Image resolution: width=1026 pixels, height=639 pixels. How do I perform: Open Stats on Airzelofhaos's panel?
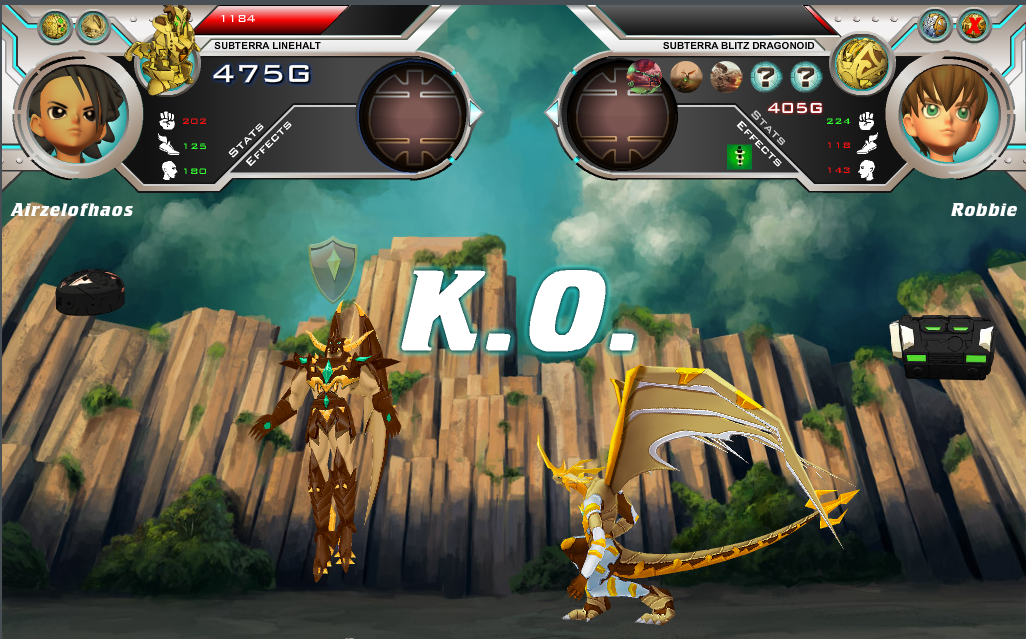tap(245, 141)
